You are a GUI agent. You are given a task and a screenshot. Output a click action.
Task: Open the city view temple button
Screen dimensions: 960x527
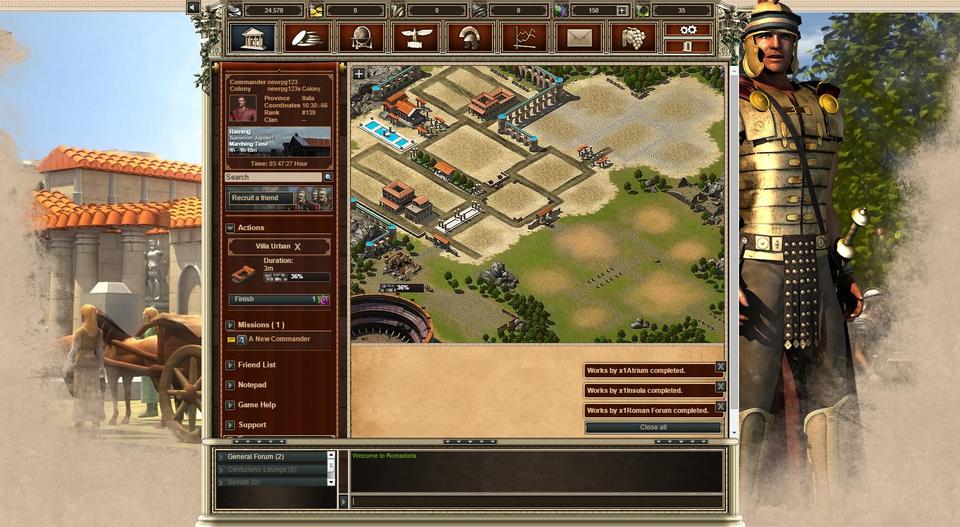[252, 38]
